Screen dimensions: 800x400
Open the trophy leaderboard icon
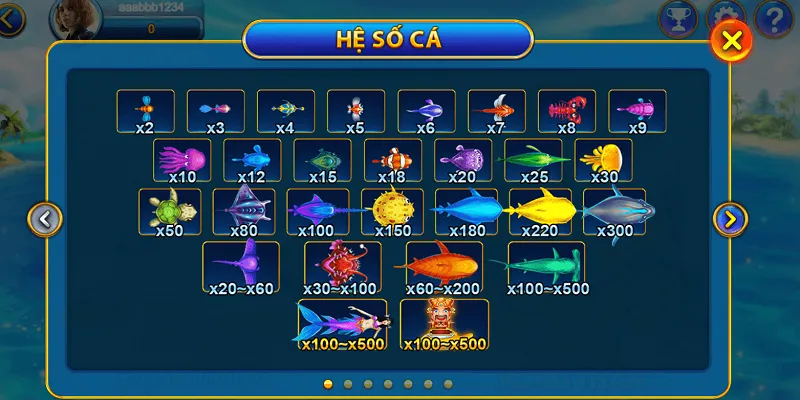pyautogui.click(x=677, y=16)
